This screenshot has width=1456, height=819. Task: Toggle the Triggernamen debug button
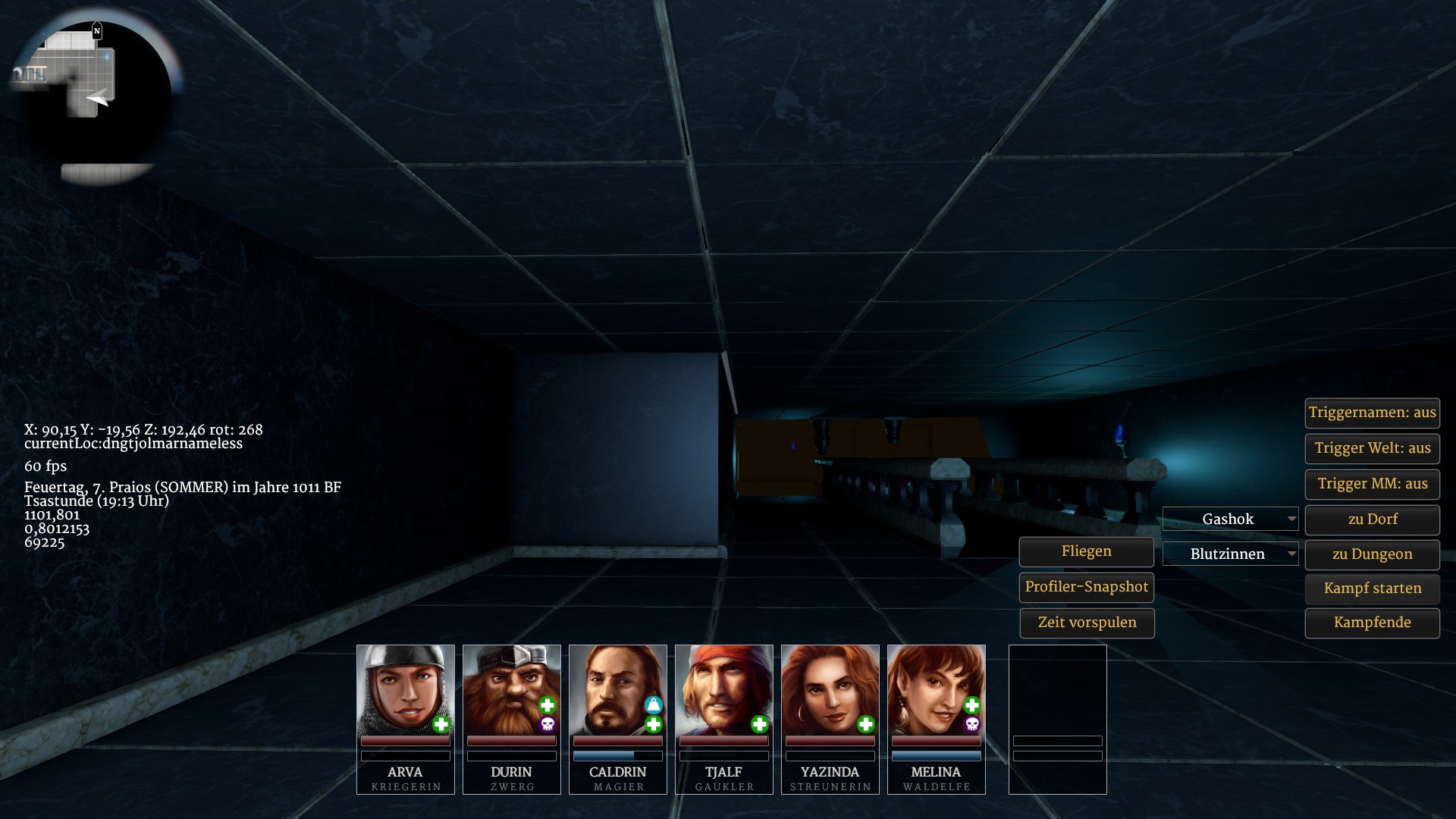click(x=1372, y=413)
